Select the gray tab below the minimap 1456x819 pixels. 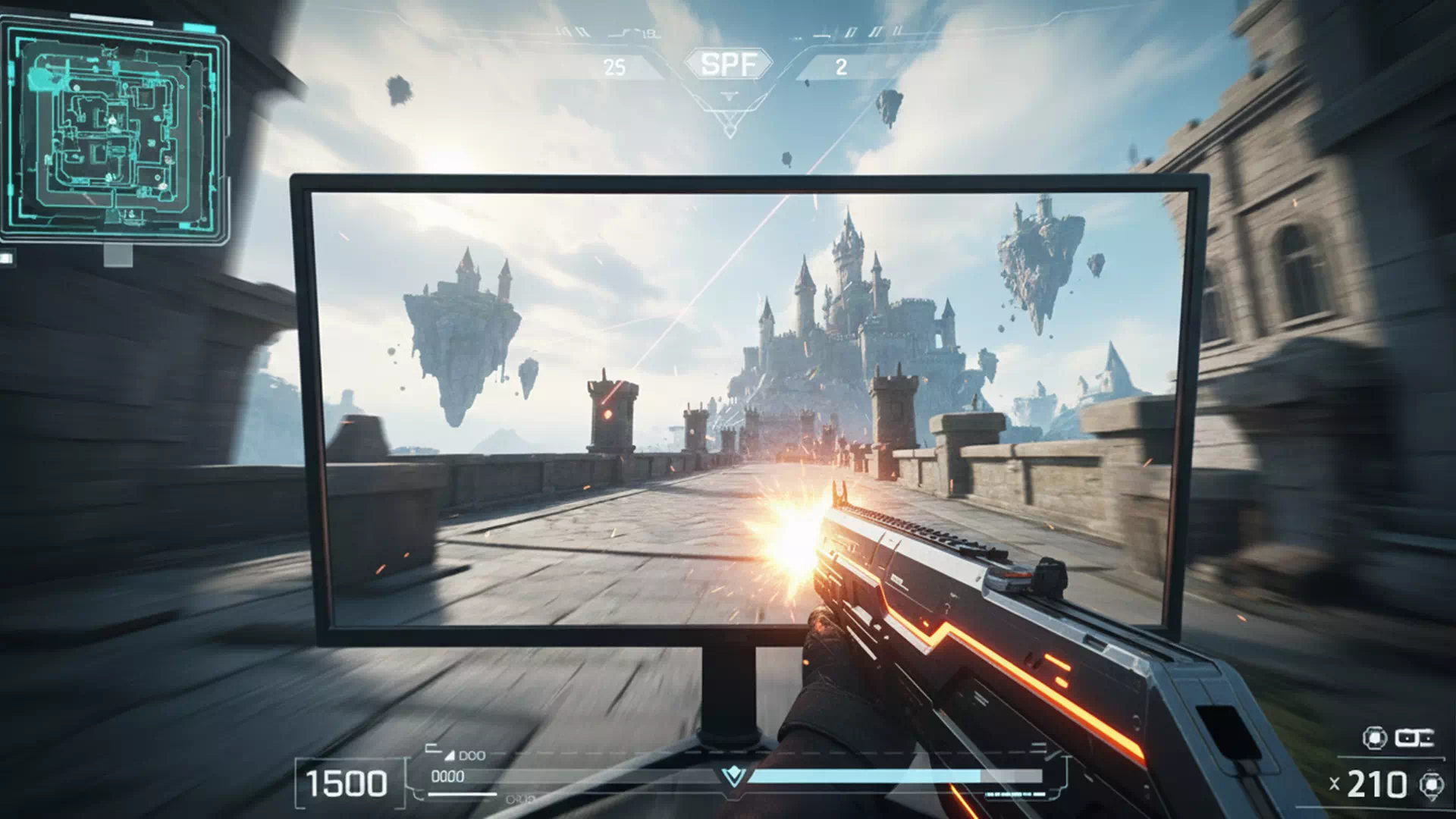point(118,256)
